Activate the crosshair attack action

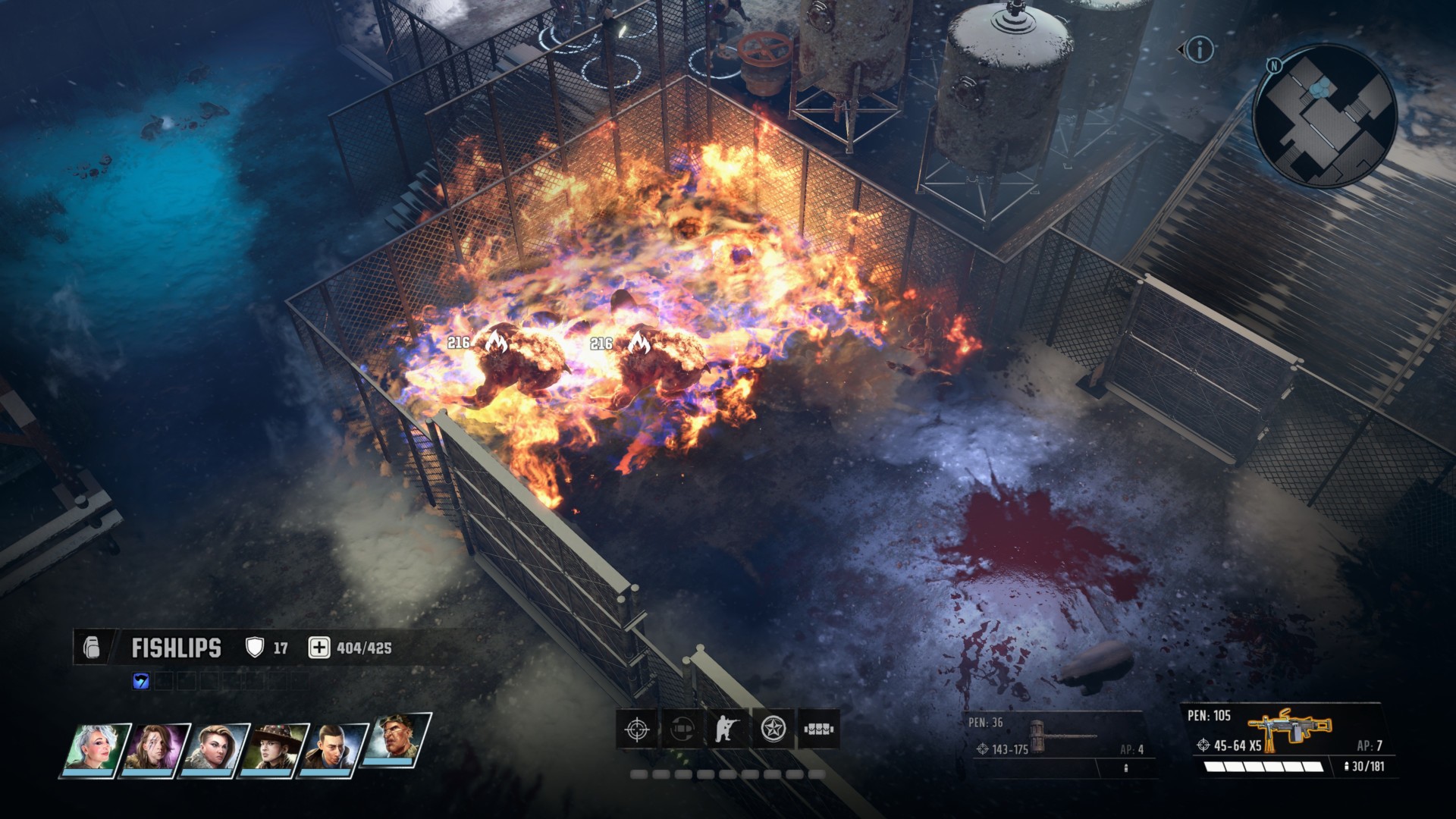pyautogui.click(x=637, y=730)
